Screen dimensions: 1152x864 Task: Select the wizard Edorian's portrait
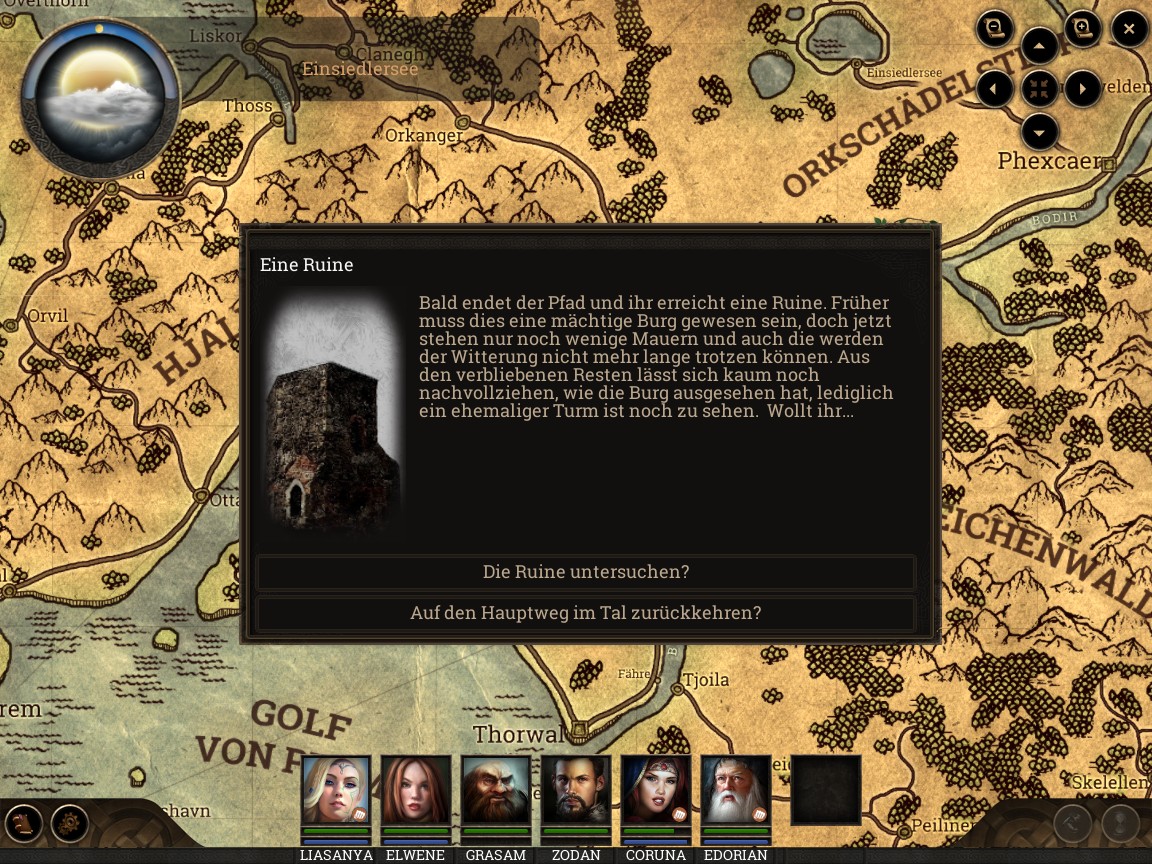[736, 790]
